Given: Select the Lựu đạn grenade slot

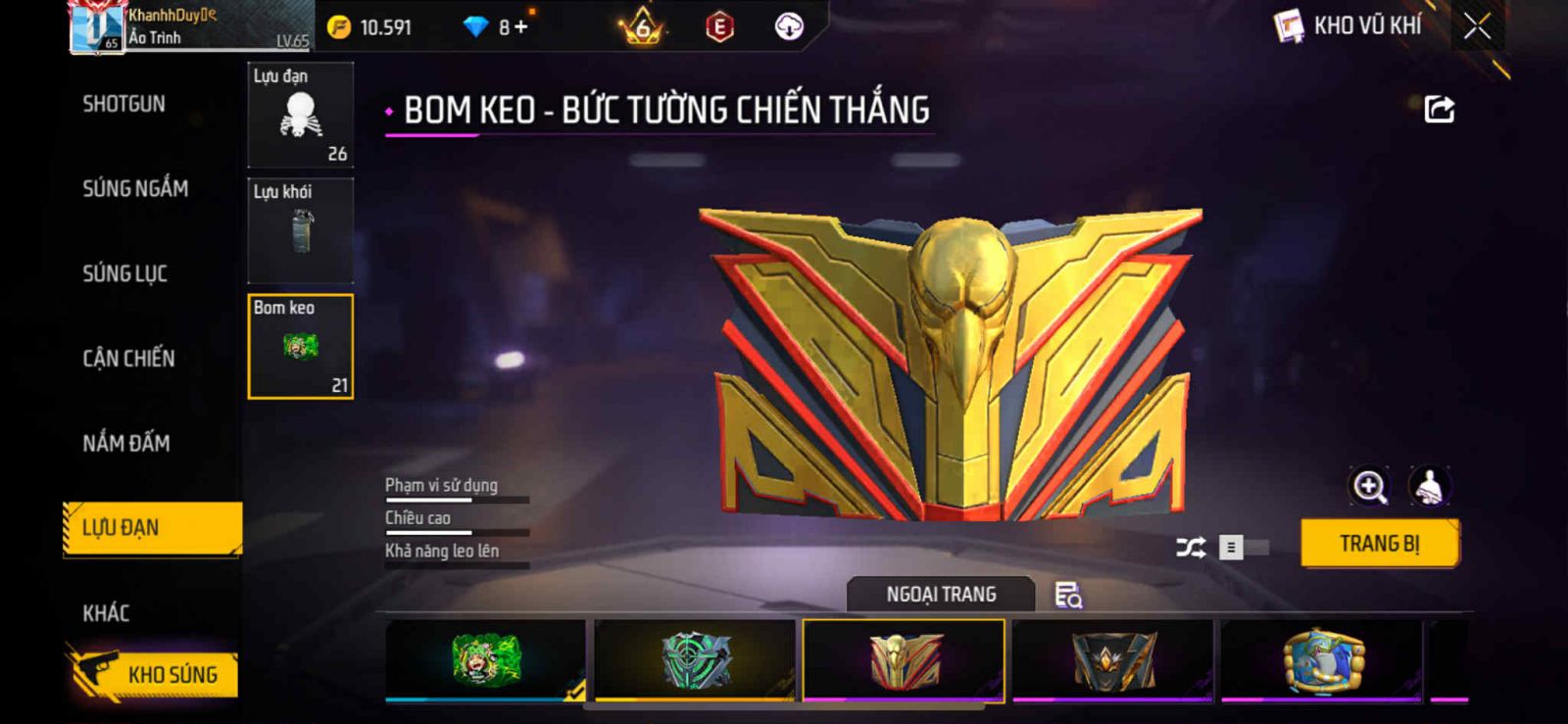Looking at the screenshot, I should (300, 116).
